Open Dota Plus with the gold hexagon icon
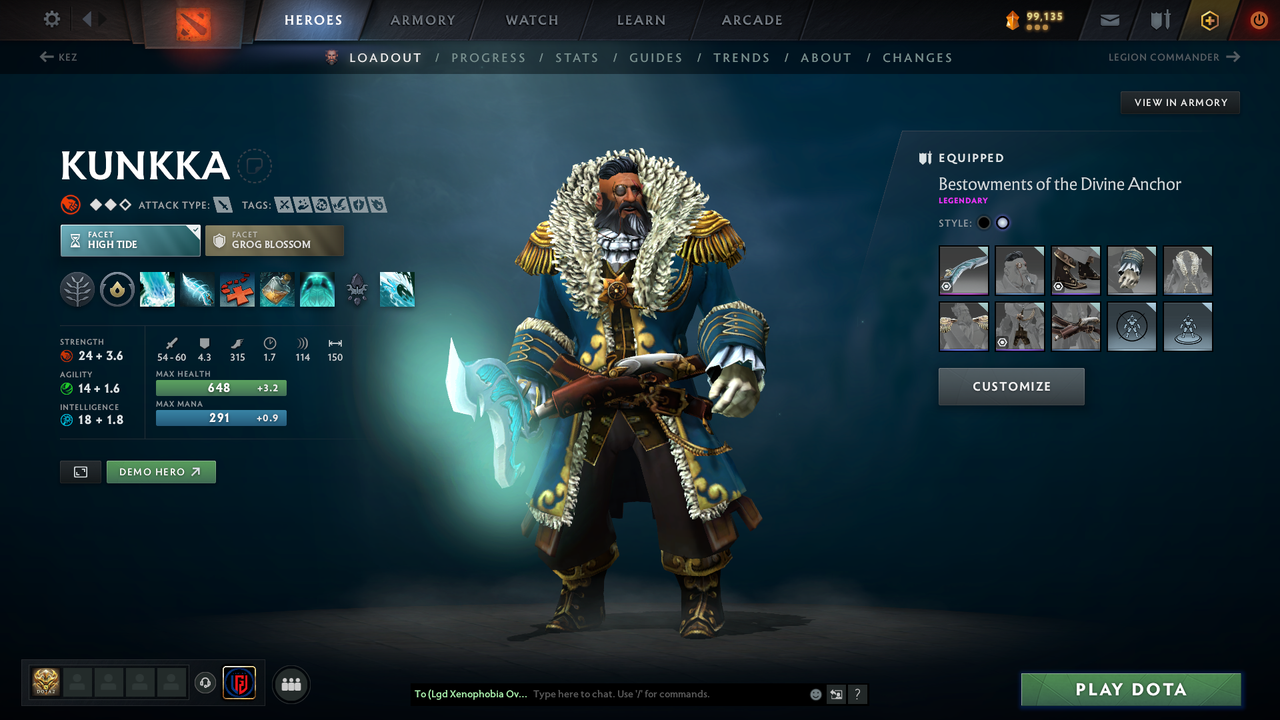The height and width of the screenshot is (720, 1280). (x=1209, y=20)
